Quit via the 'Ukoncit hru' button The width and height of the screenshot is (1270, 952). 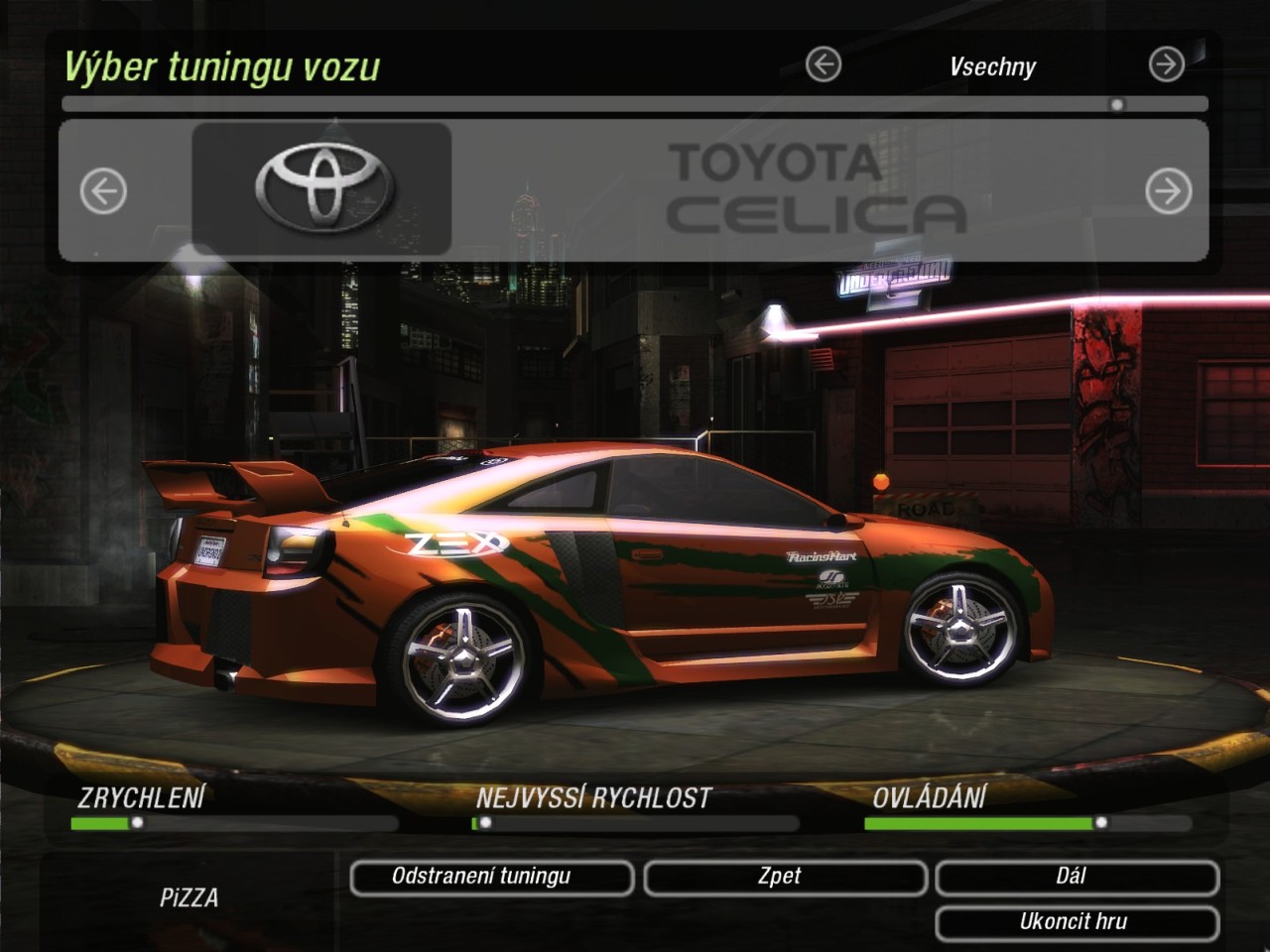(x=1076, y=922)
